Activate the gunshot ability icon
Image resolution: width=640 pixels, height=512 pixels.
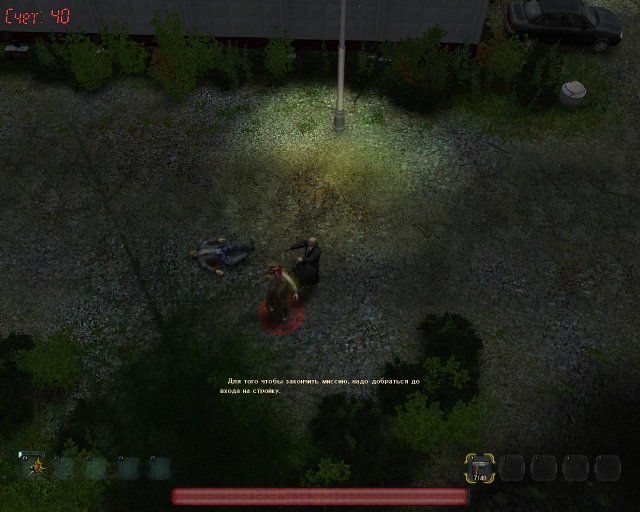(33, 466)
